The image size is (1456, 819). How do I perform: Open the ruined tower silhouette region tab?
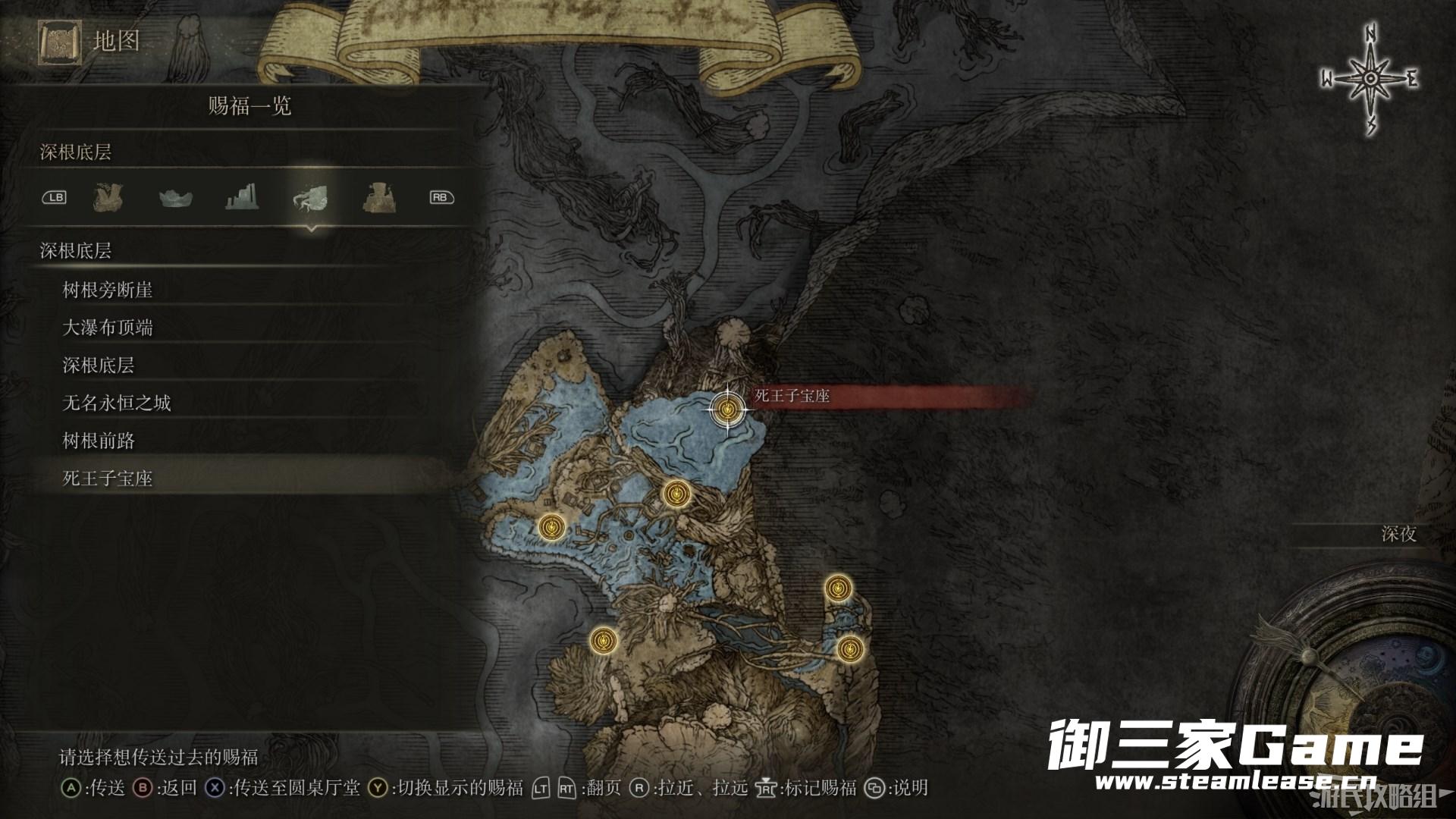243,198
